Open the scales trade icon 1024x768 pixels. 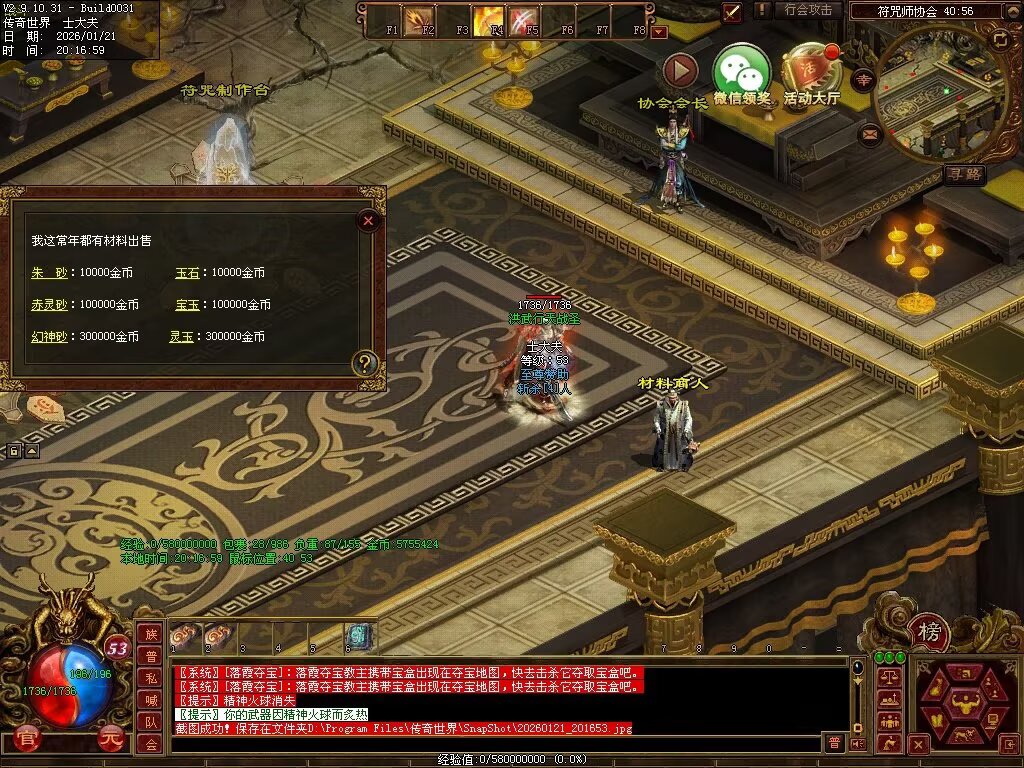[887, 677]
